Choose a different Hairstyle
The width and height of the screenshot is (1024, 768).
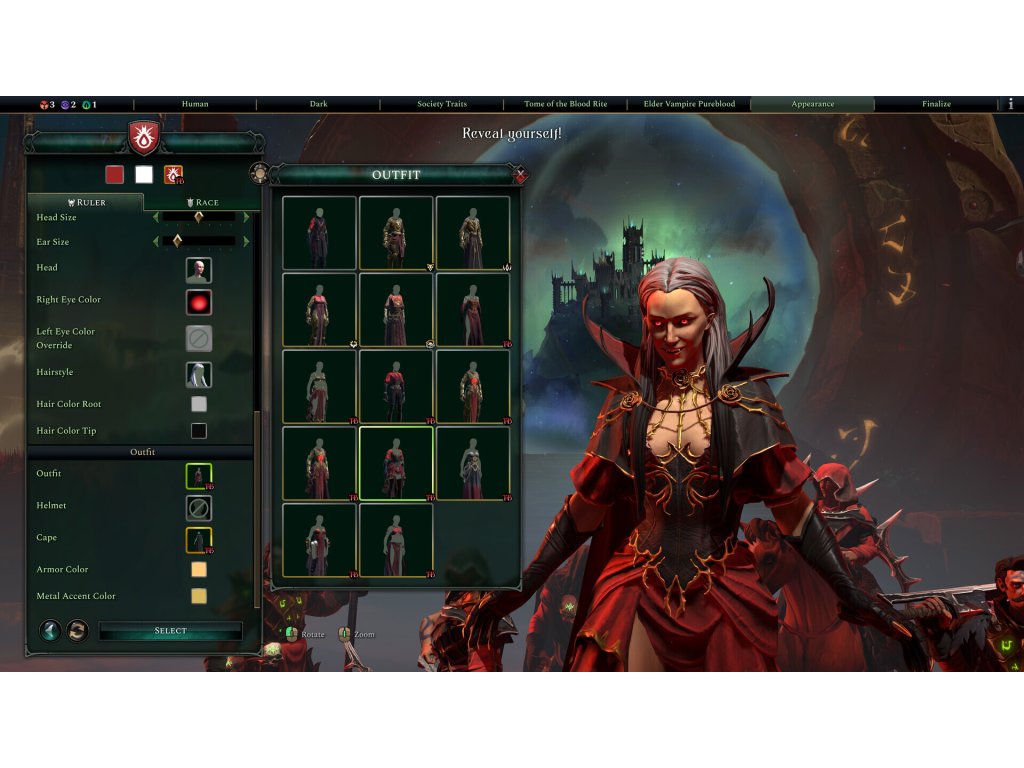tap(198, 375)
